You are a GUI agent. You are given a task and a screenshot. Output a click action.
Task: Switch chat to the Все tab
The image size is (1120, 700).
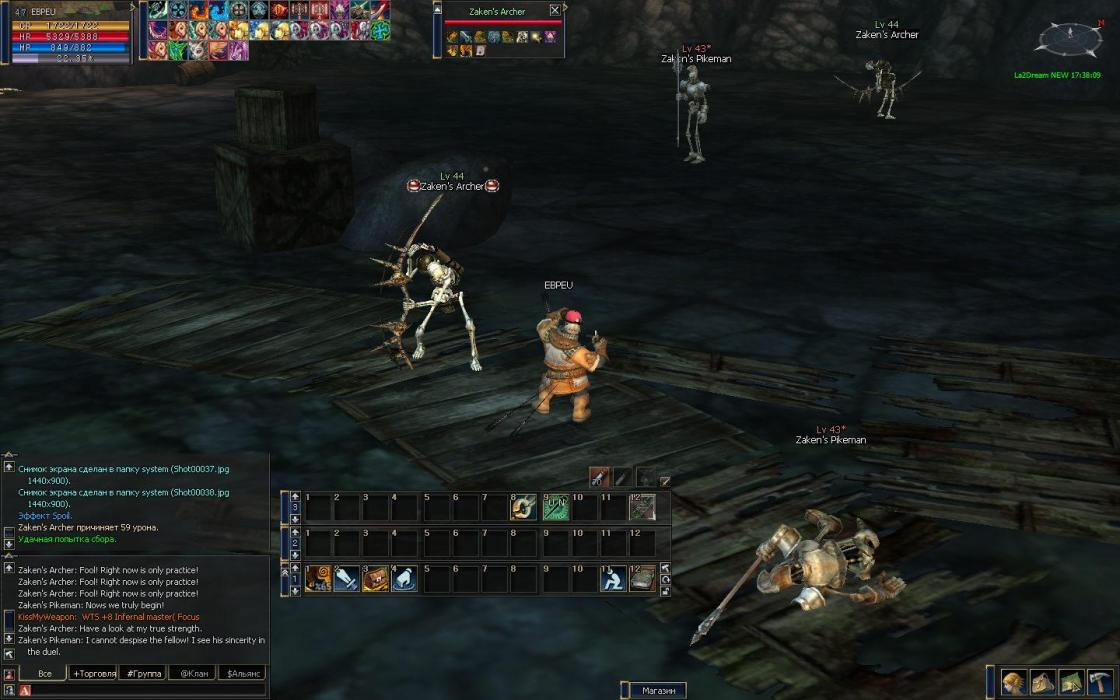[x=44, y=673]
